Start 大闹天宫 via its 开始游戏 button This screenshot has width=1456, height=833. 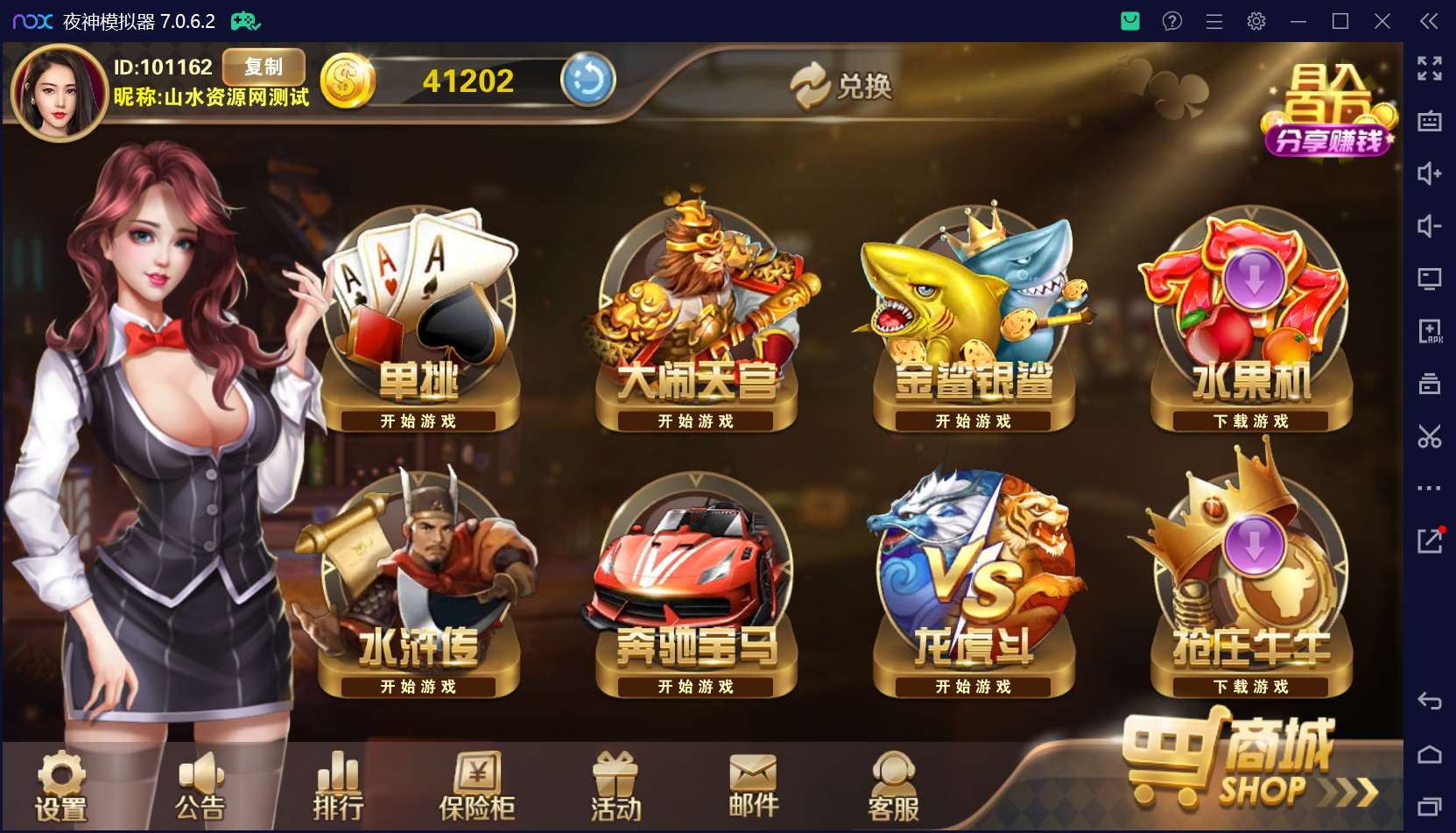pyautogui.click(x=694, y=420)
